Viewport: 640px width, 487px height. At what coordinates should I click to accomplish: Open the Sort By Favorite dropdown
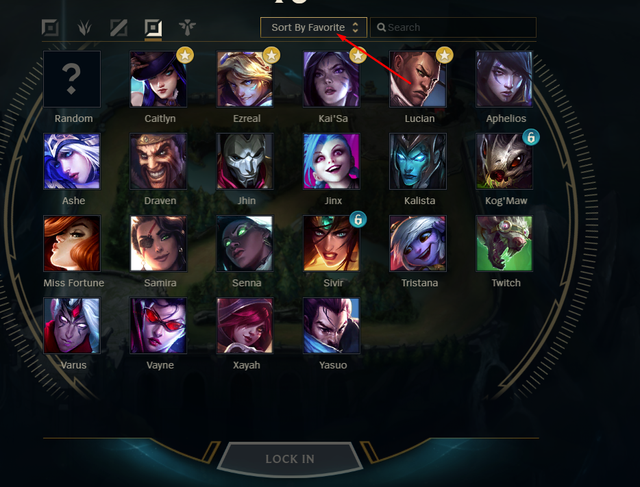coord(314,28)
